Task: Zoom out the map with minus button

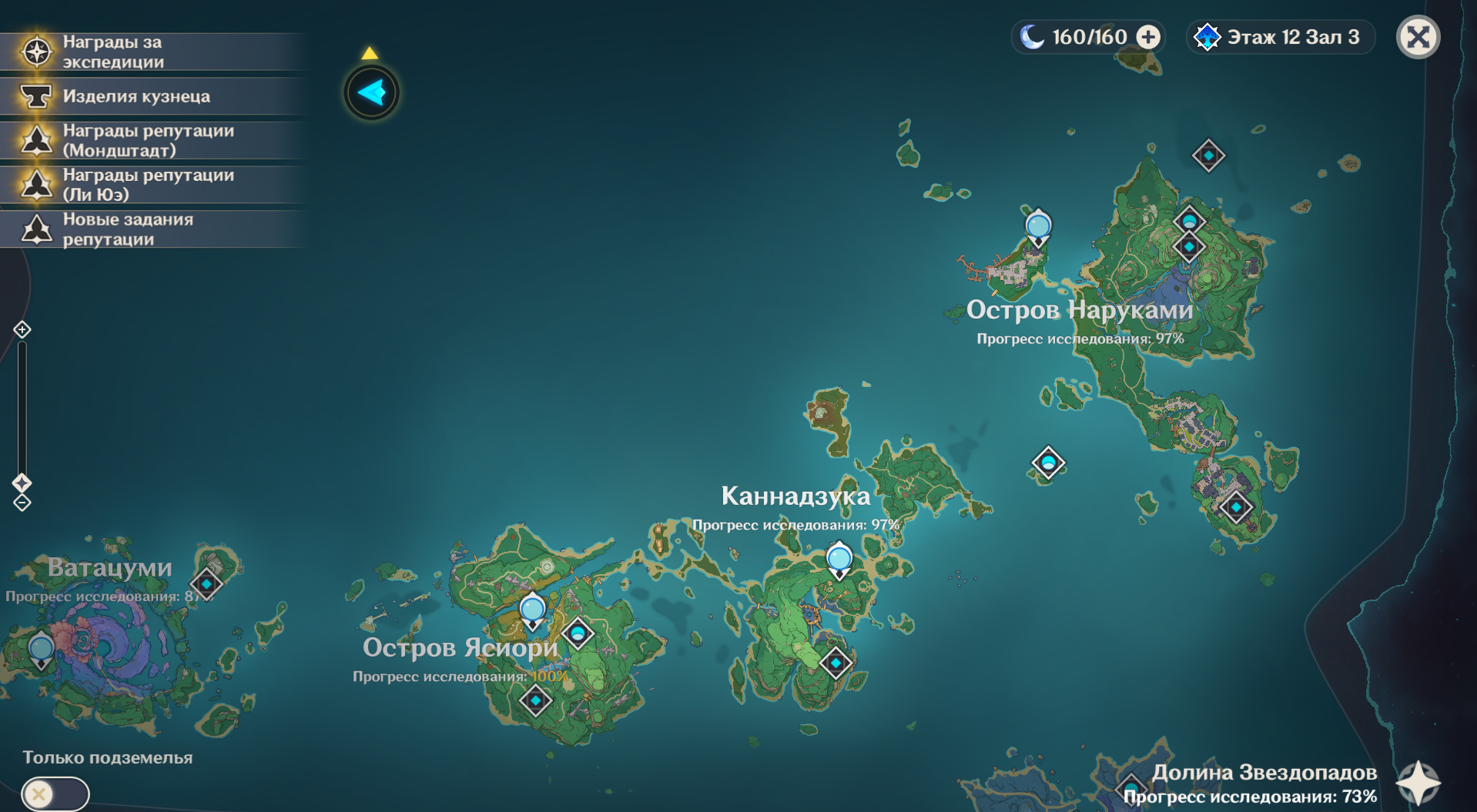Action: pos(22,503)
